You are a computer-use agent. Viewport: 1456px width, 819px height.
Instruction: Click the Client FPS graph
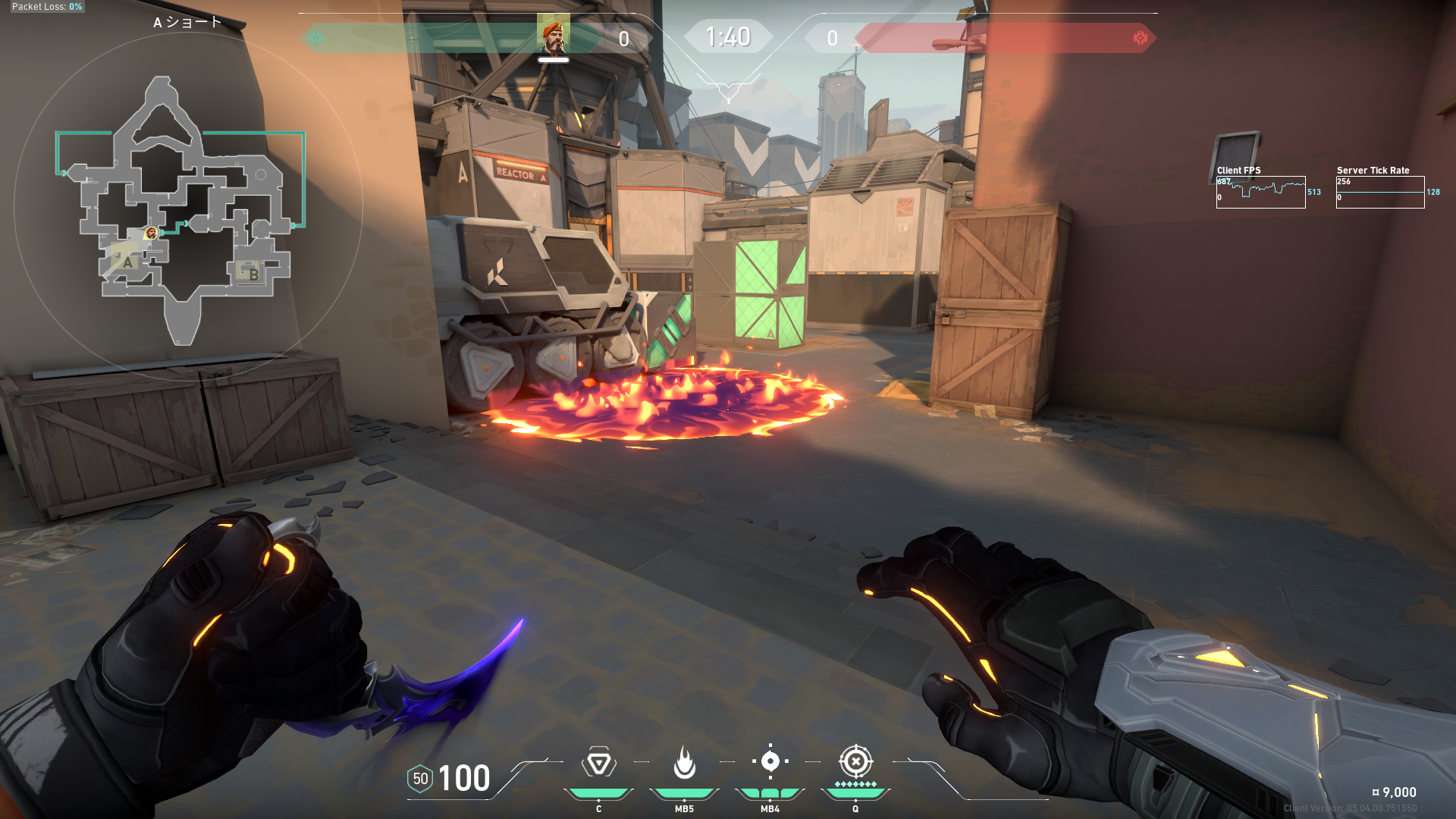tap(1260, 192)
